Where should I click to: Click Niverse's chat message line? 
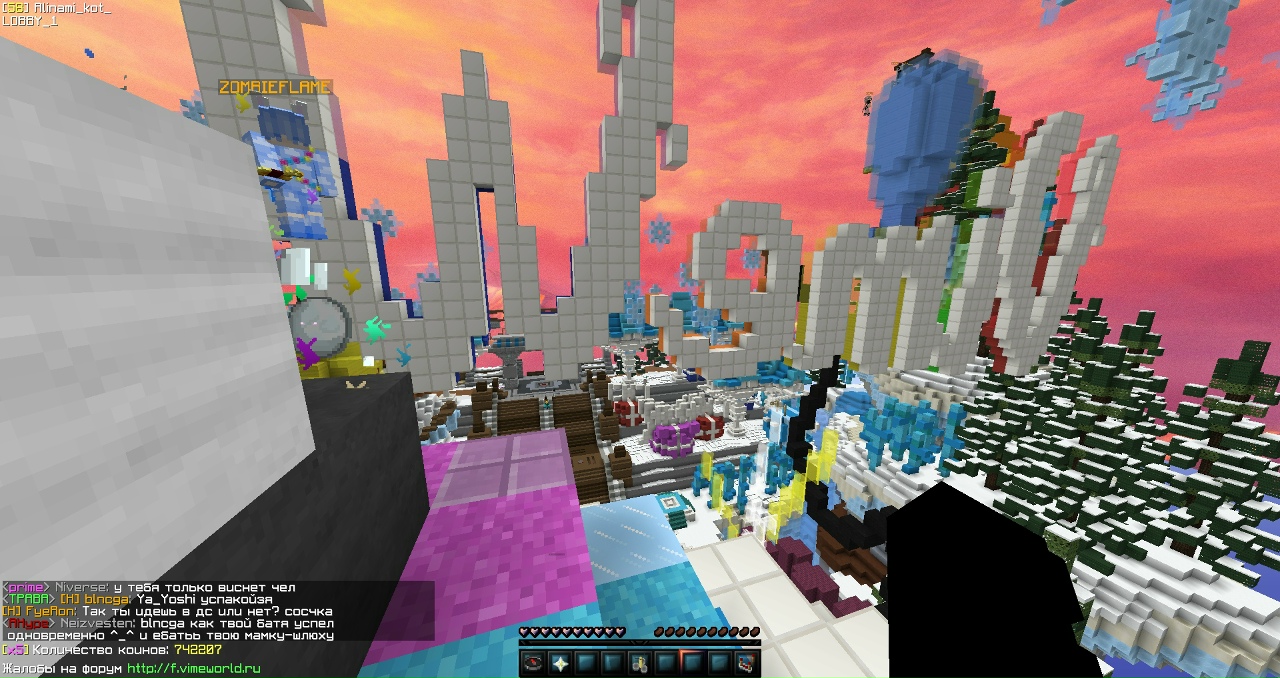(150, 587)
